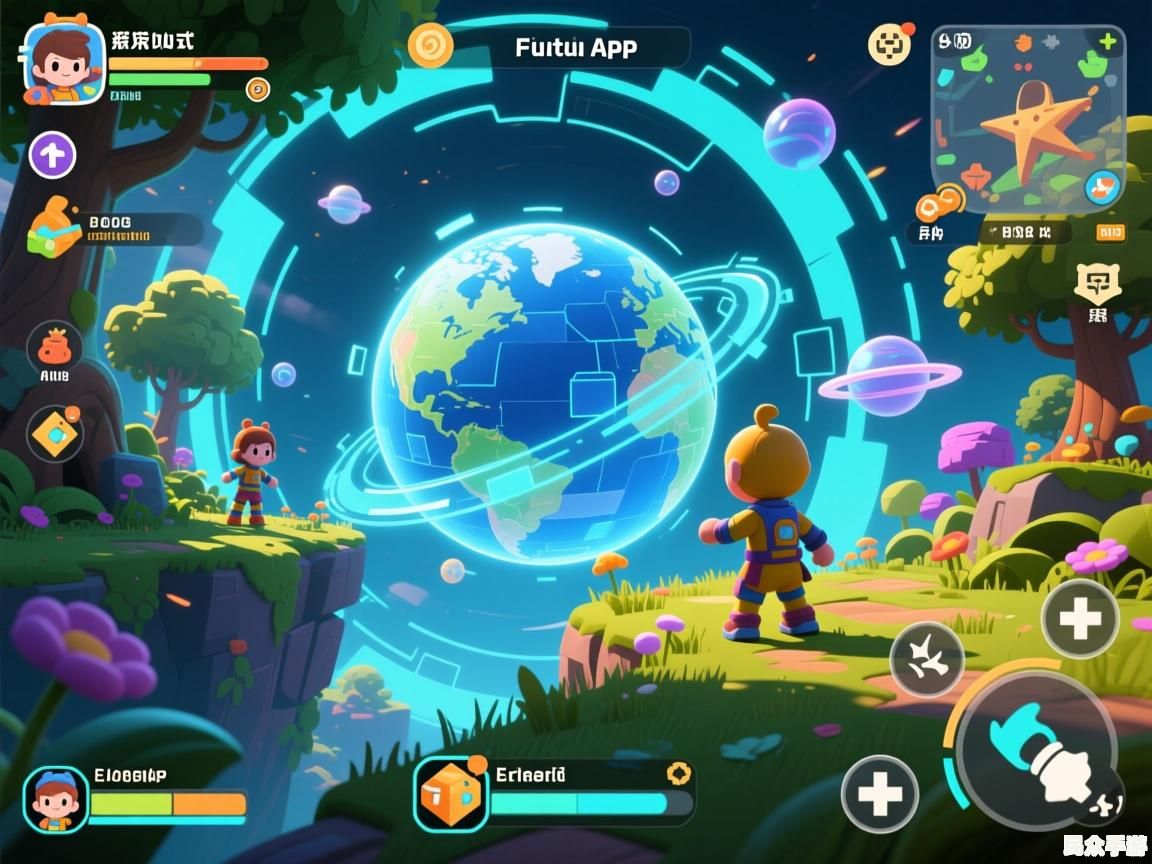Tap the blue round button on the minimap
The height and width of the screenshot is (864, 1152).
pos(1101,185)
